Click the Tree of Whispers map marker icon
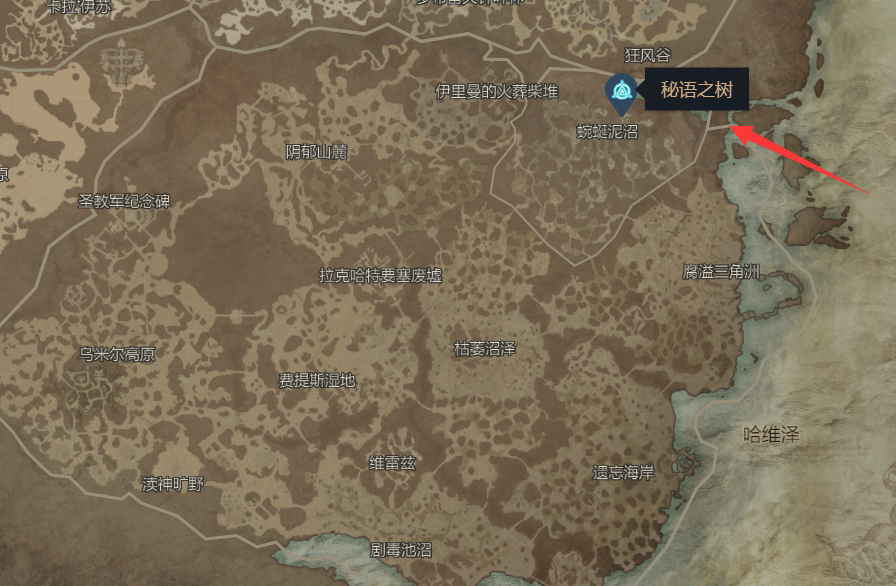This screenshot has height=586, width=896. tap(621, 93)
